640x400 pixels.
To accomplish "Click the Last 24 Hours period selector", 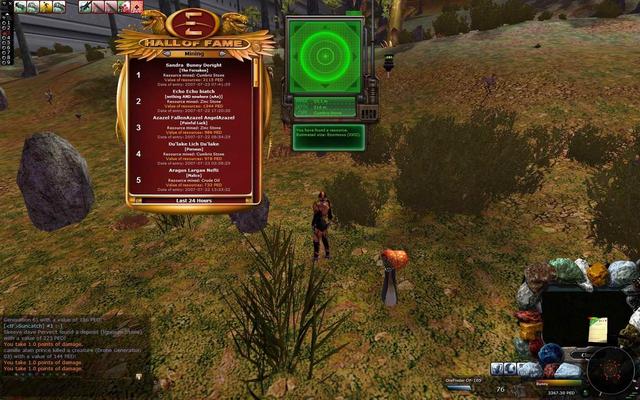I will coord(194,200).
